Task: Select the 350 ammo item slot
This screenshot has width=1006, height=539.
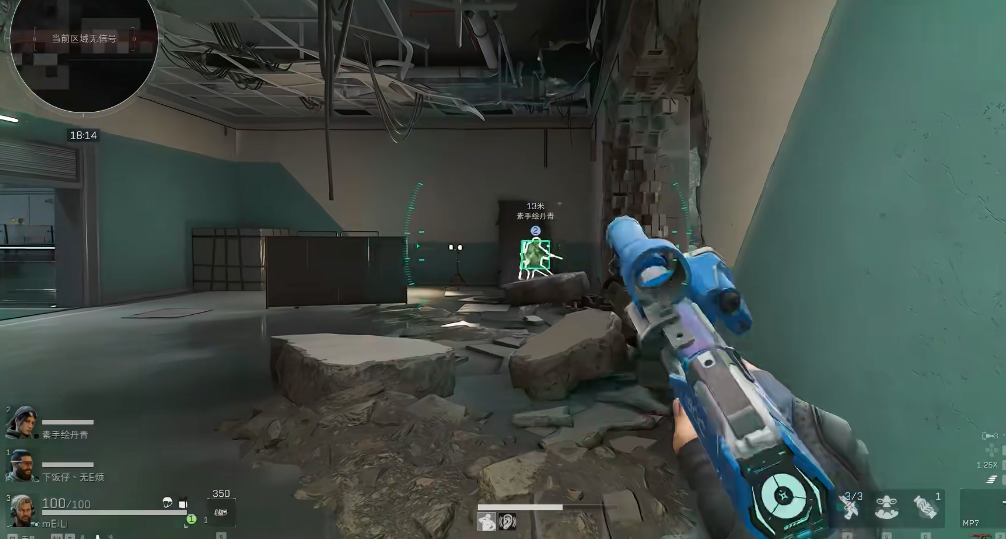Action: point(221,511)
